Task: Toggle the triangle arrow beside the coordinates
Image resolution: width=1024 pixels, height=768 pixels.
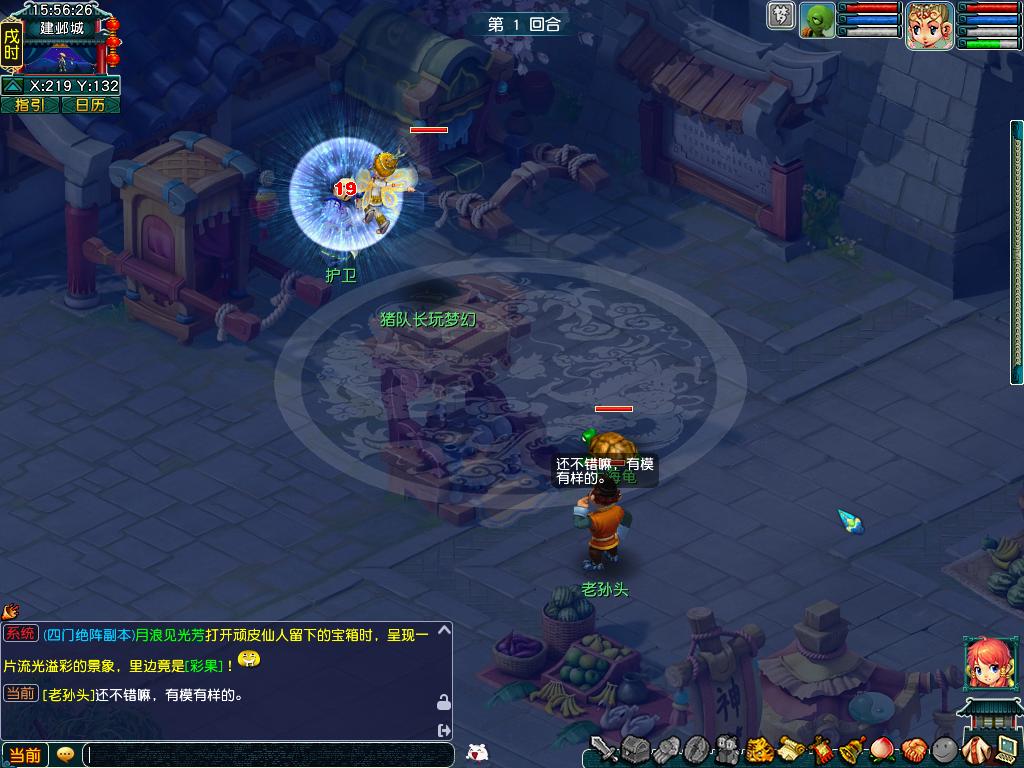Action: [12, 86]
